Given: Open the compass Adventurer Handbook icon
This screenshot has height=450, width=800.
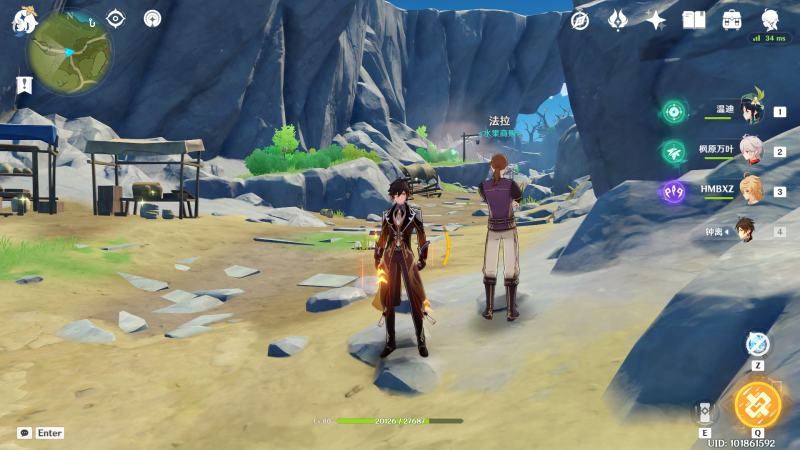Looking at the screenshot, I should (580, 20).
